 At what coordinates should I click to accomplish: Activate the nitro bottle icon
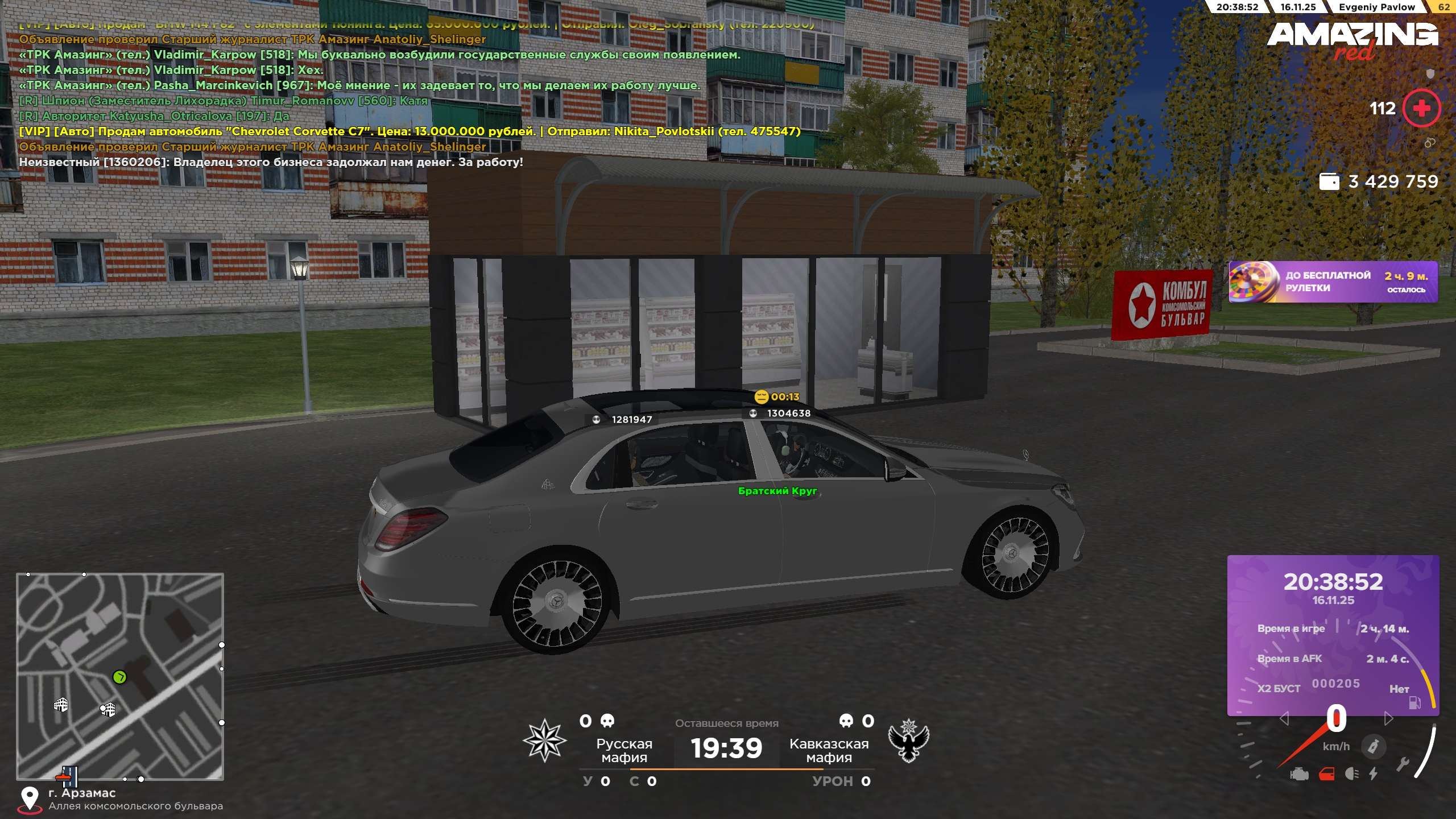pyautogui.click(x=1373, y=746)
